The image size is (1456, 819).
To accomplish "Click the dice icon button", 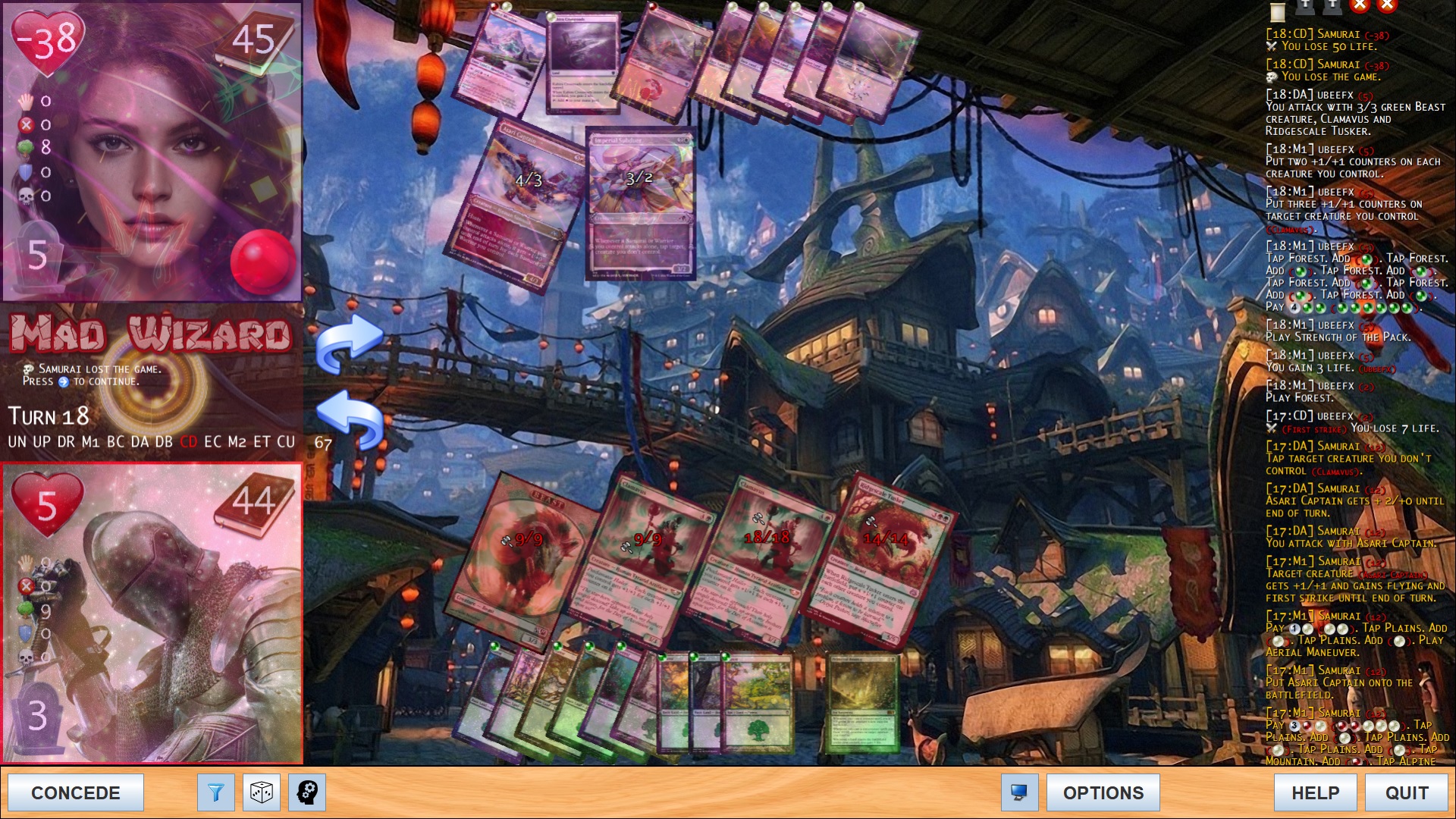I will click(262, 792).
